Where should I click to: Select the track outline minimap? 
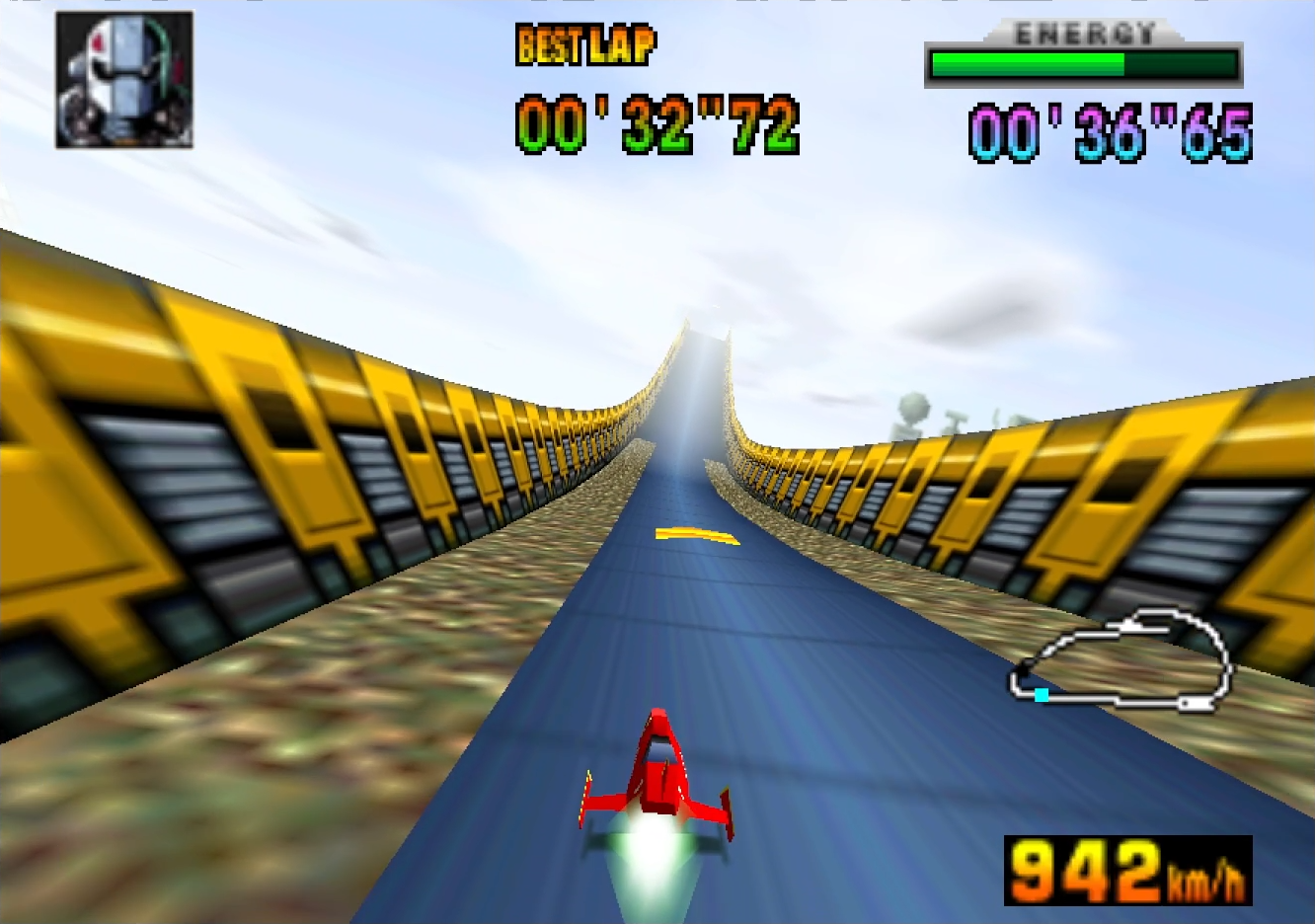pyautogui.click(x=1122, y=660)
